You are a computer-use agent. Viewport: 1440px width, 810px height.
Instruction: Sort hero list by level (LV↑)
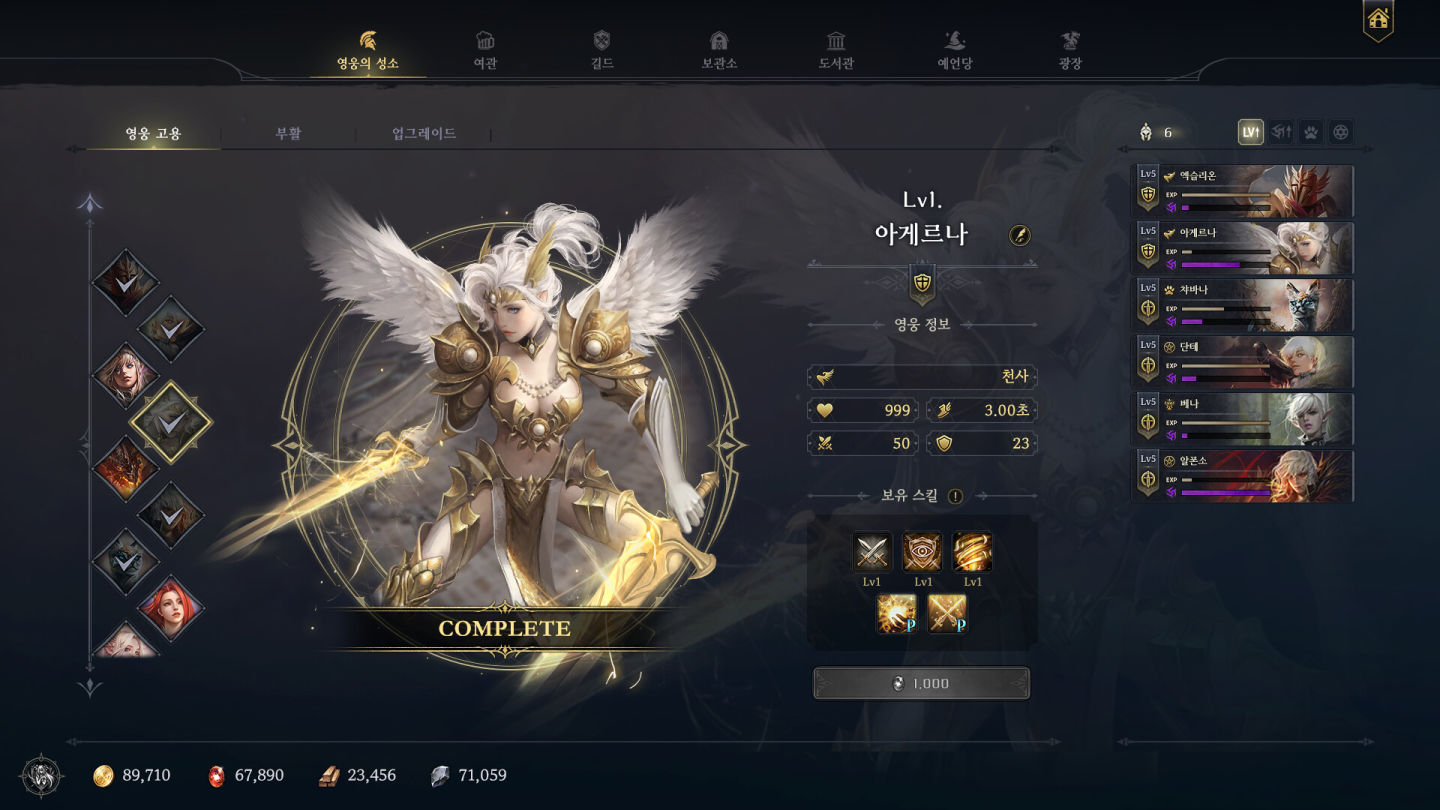coord(1250,132)
